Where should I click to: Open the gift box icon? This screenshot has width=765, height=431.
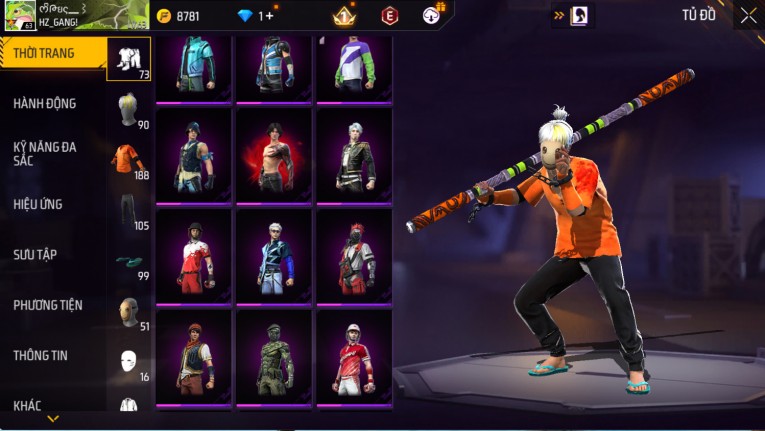click(433, 15)
